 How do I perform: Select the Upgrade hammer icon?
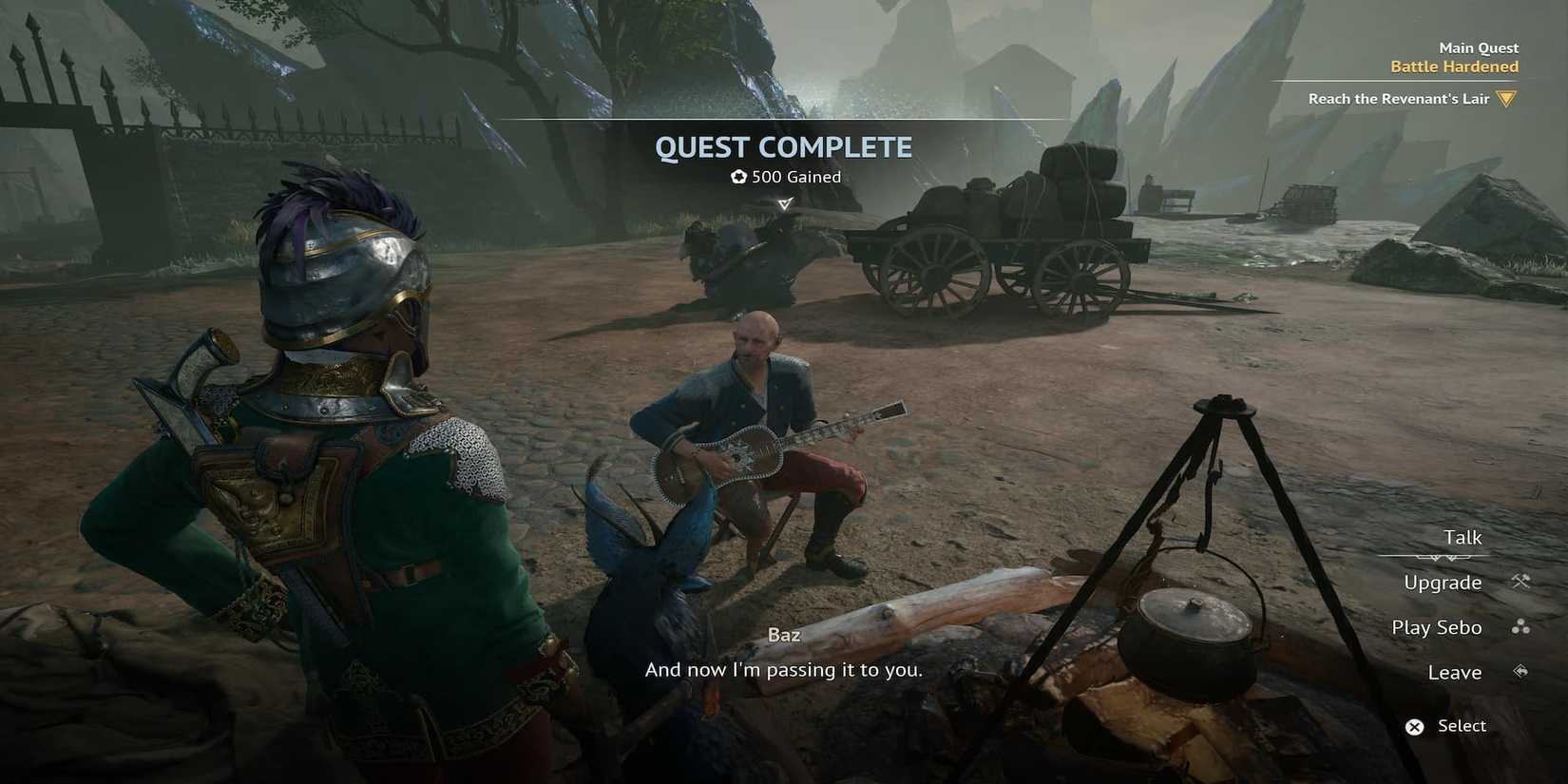[x=1522, y=582]
